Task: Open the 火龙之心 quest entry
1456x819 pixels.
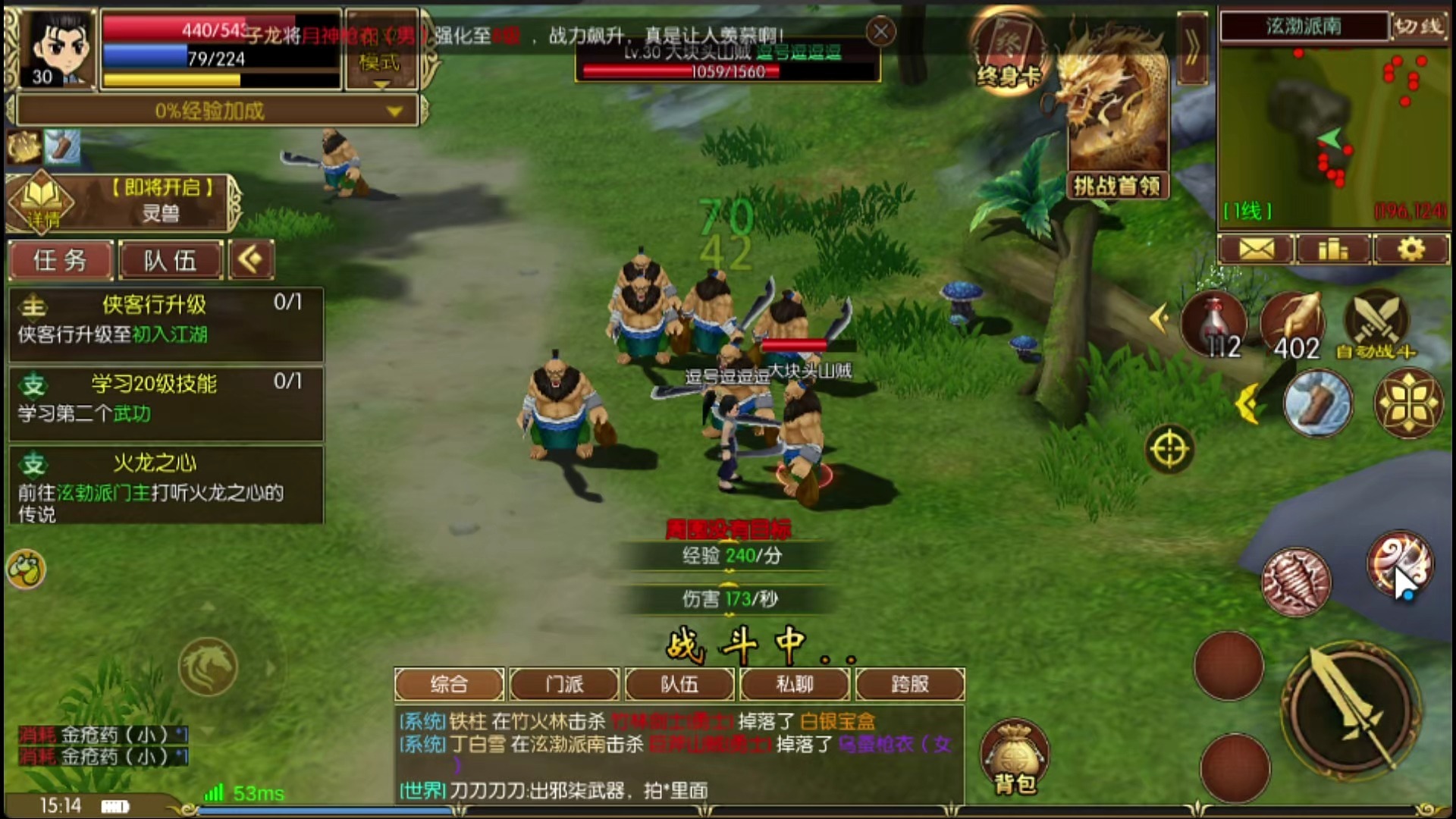Action: [165, 485]
